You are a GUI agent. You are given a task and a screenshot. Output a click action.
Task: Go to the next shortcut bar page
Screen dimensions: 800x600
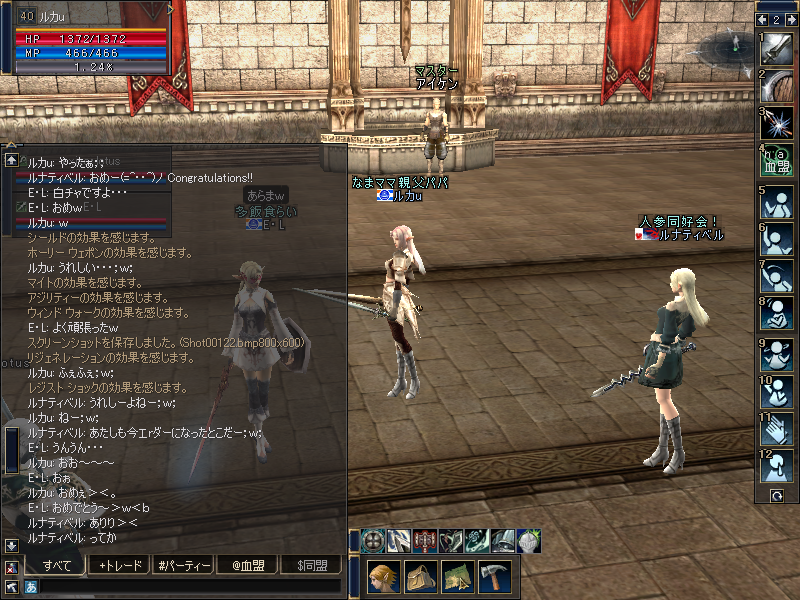coord(789,19)
